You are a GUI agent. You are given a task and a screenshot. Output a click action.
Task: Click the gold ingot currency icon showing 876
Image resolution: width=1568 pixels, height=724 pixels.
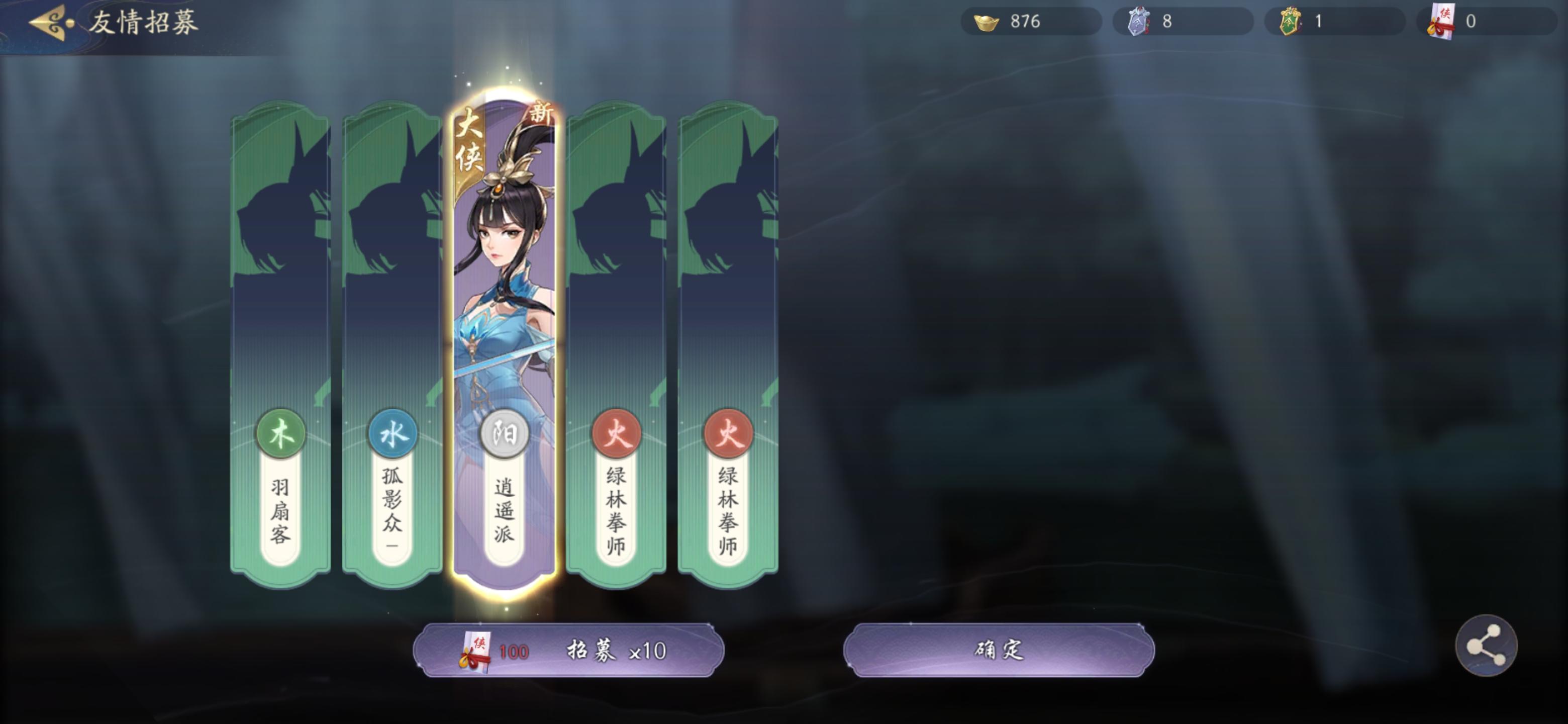[988, 22]
